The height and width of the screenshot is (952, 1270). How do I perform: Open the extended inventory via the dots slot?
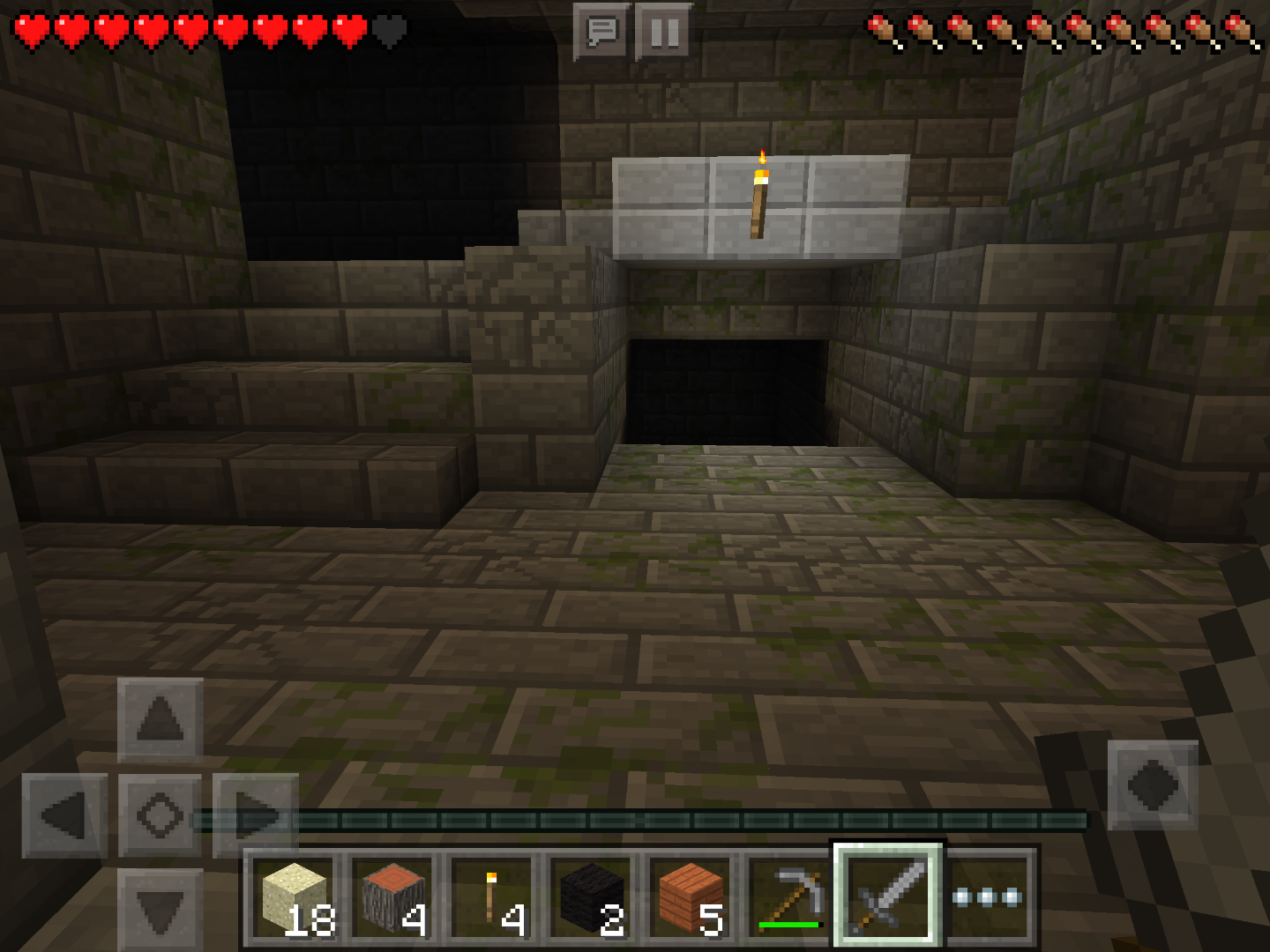985,899
